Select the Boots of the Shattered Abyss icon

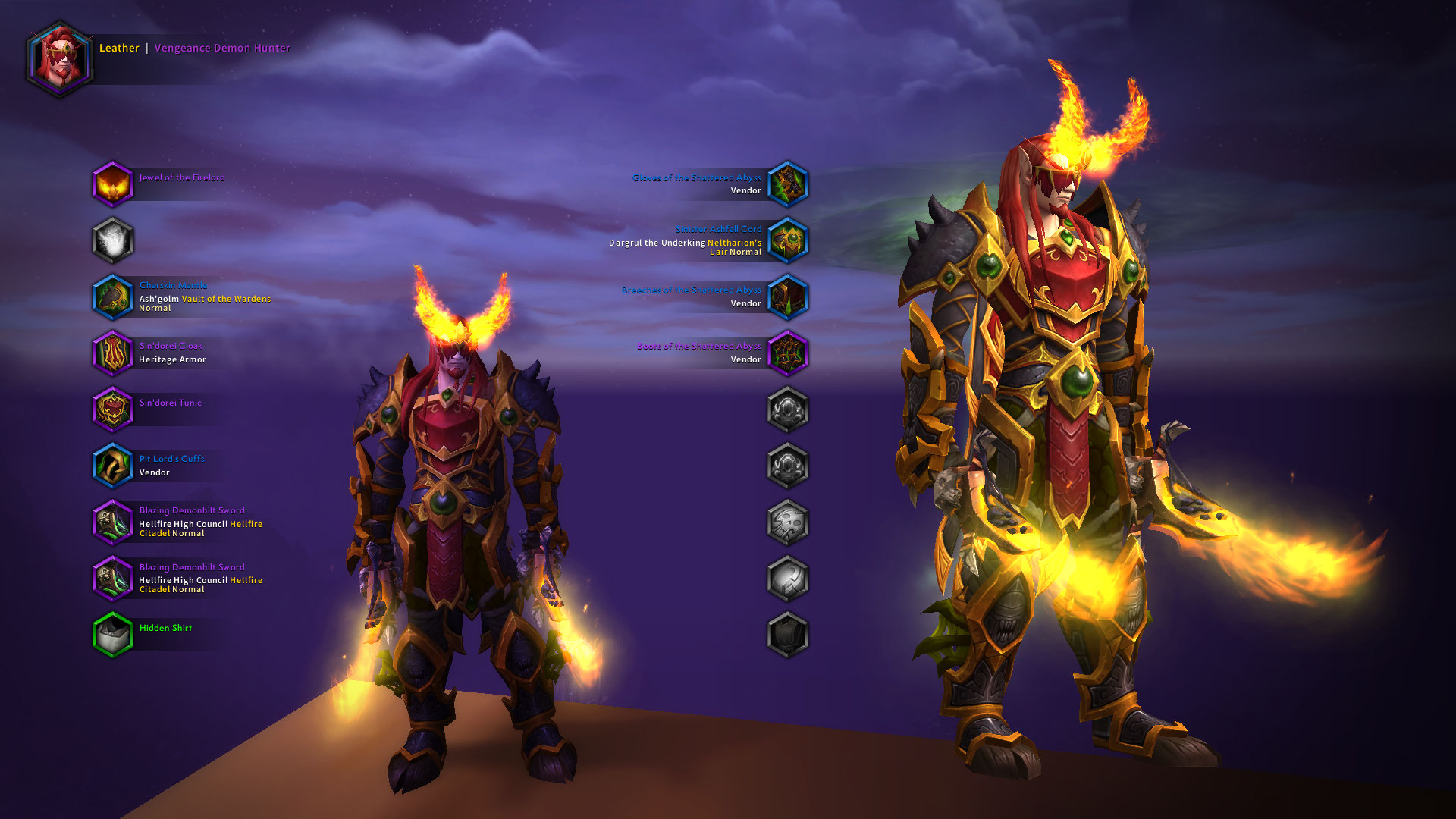tap(787, 353)
